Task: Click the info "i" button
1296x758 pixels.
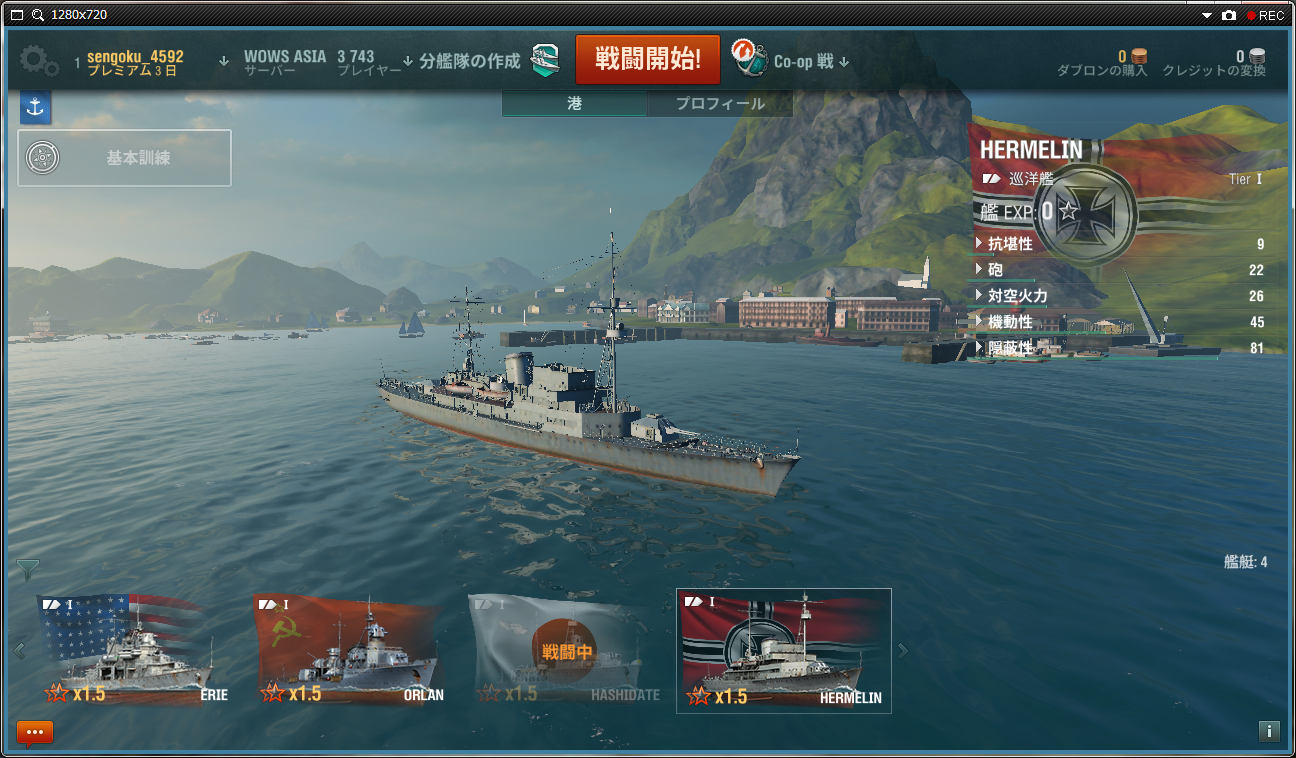Action: click(1268, 731)
